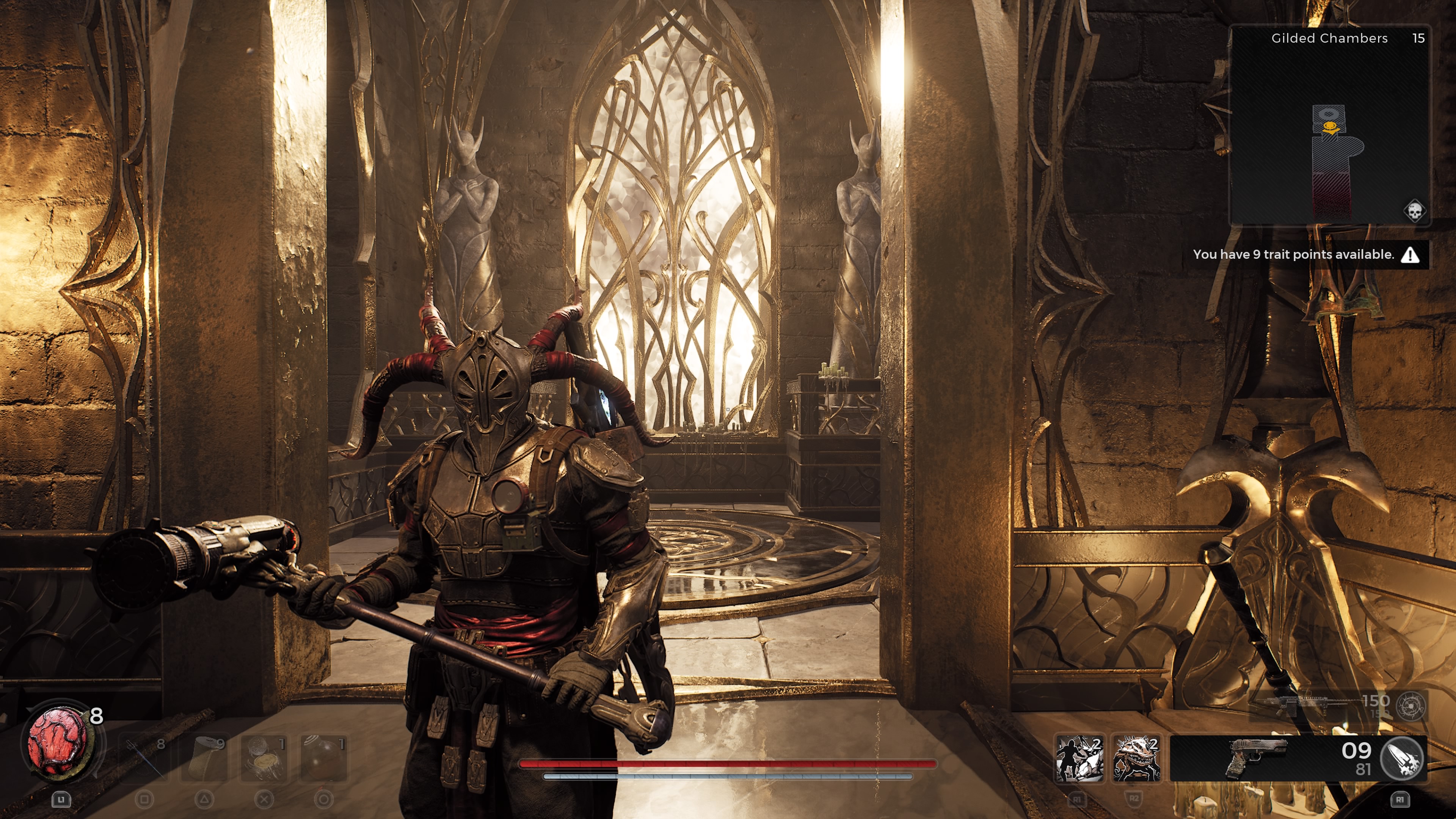Open the trait points available notification
This screenshot has width=1456, height=819.
coord(1305,255)
